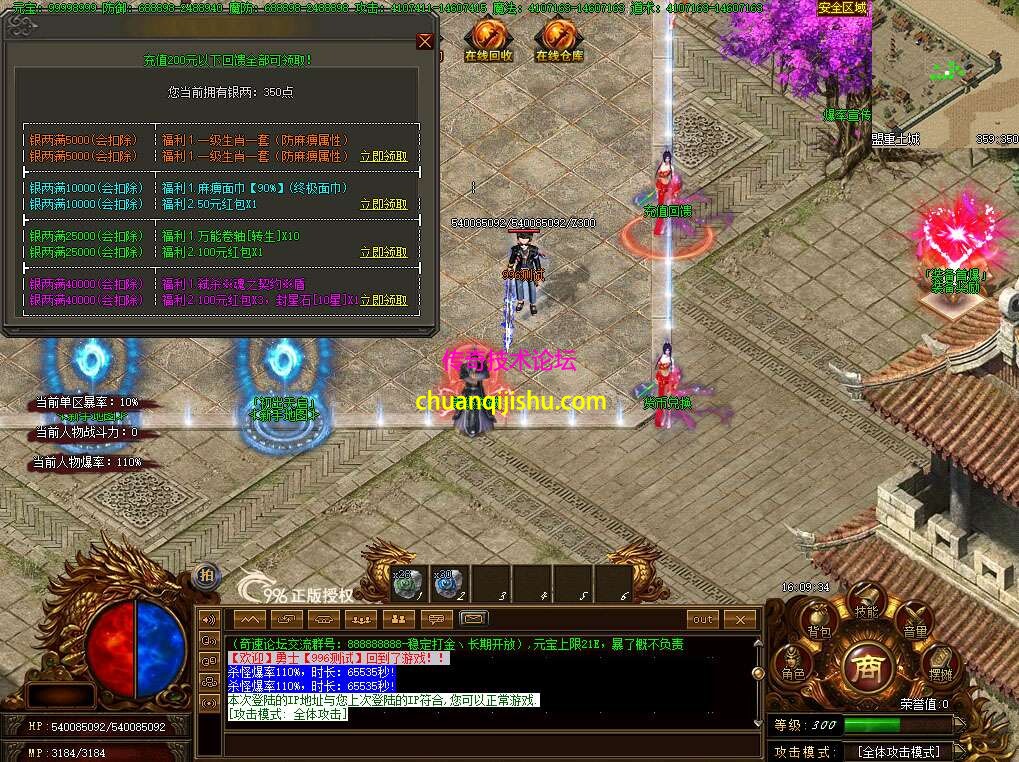
Task: Open 在线仓库 online warehouse
Action: (x=558, y=40)
